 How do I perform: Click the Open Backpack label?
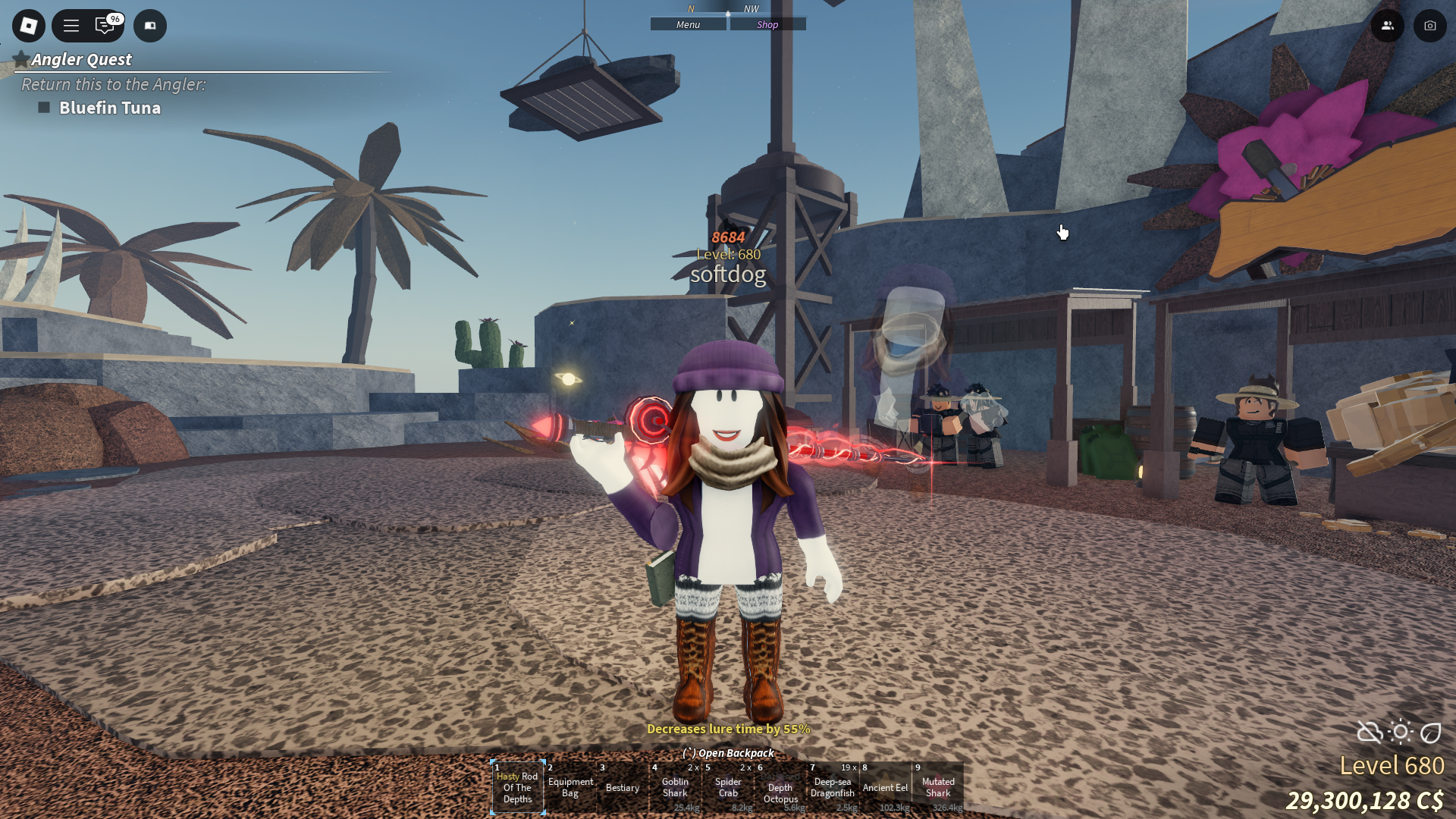click(729, 753)
